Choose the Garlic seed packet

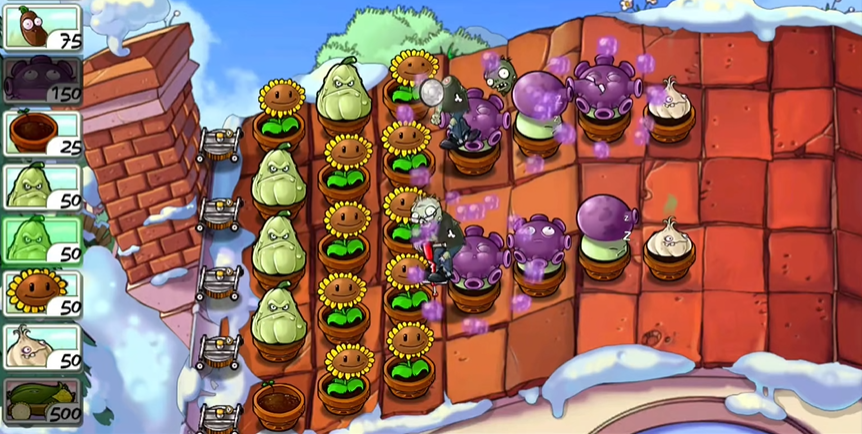pyautogui.click(x=42, y=347)
